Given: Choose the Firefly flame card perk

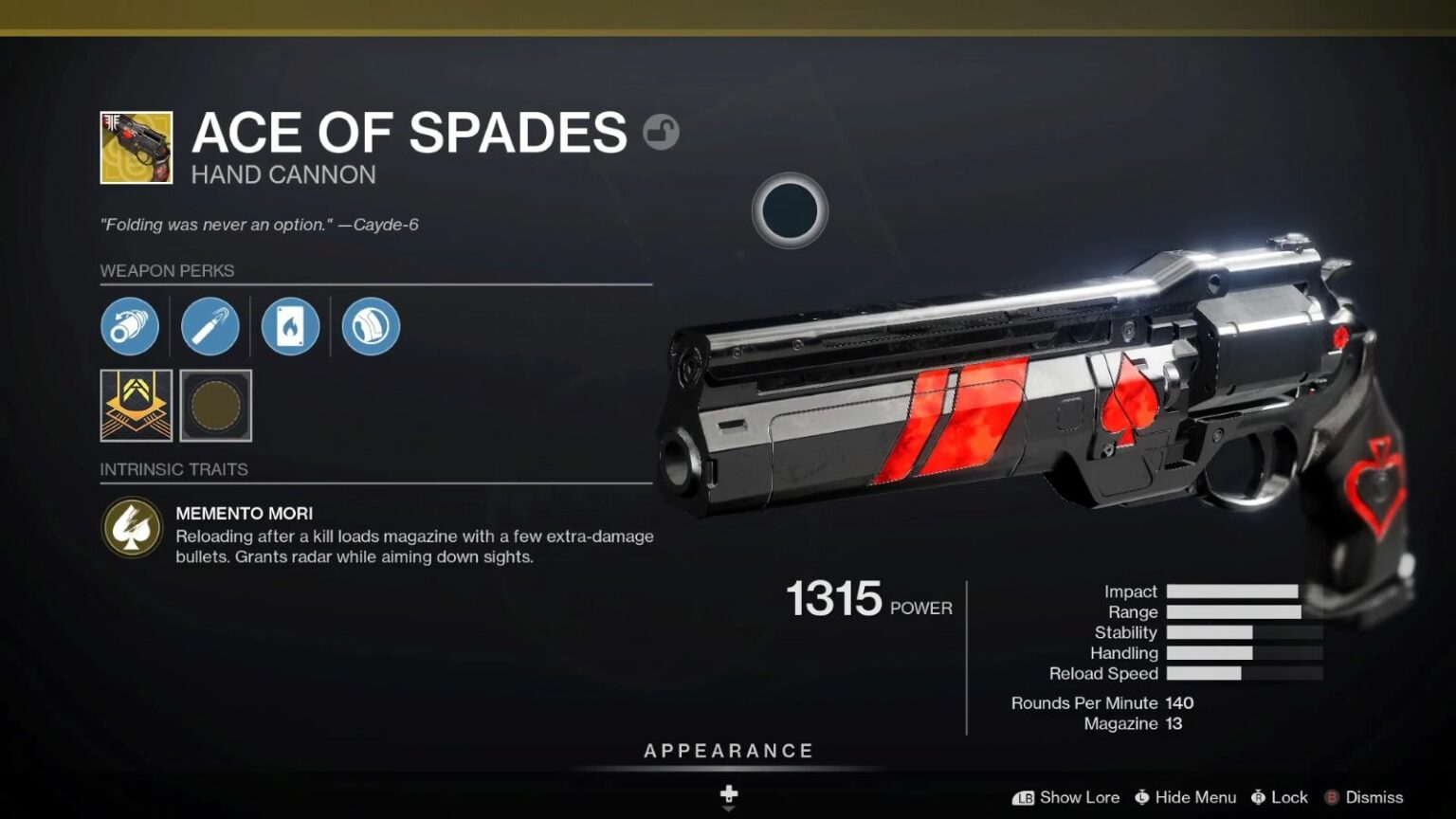Looking at the screenshot, I should click(x=290, y=327).
